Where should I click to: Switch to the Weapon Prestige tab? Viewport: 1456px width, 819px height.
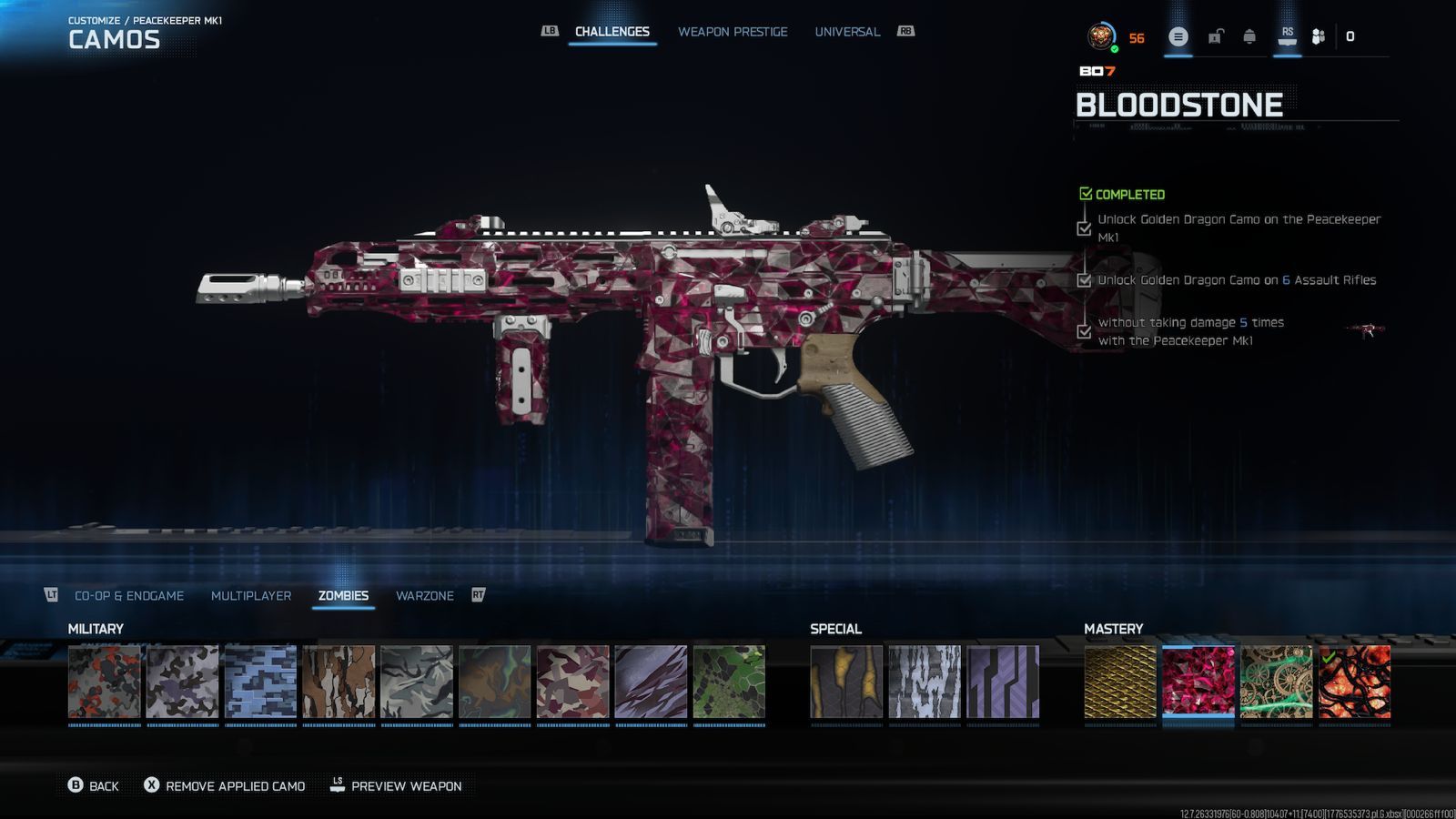(733, 32)
